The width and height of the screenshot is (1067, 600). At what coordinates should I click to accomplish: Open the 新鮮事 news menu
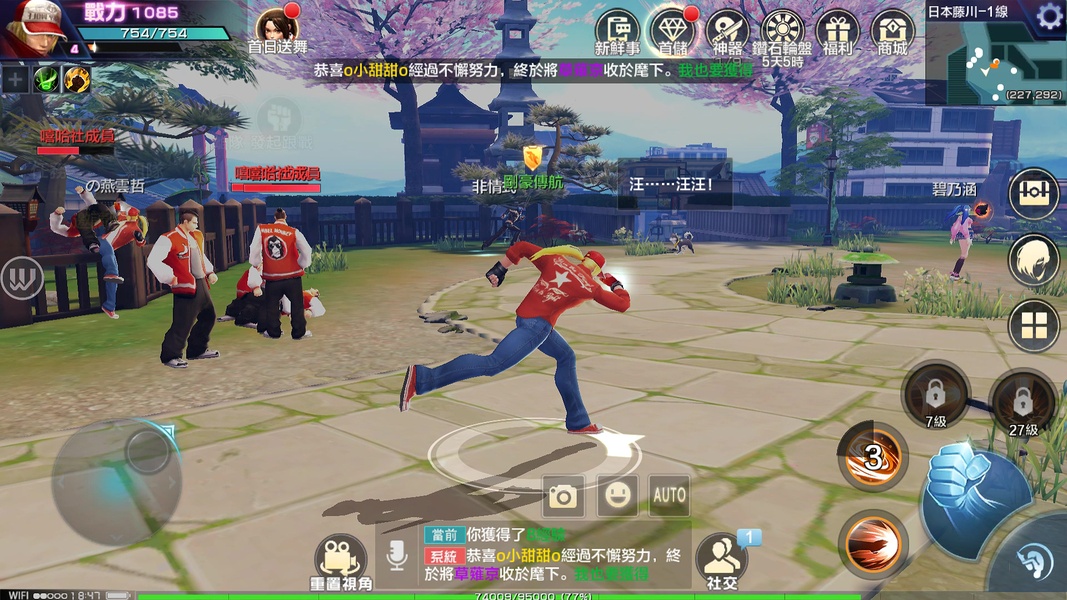[x=617, y=31]
